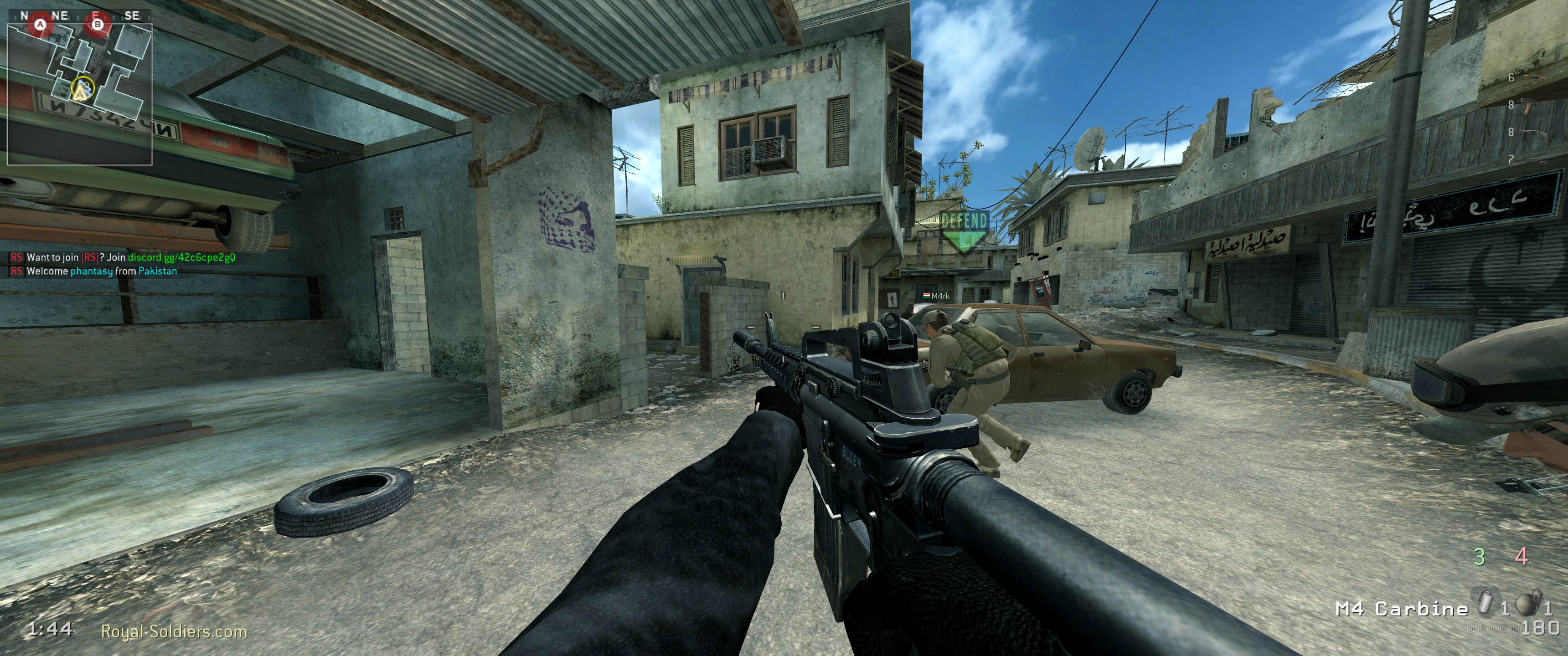This screenshot has width=1568, height=656.
Task: Select bomb site B marker
Action: click(x=98, y=25)
